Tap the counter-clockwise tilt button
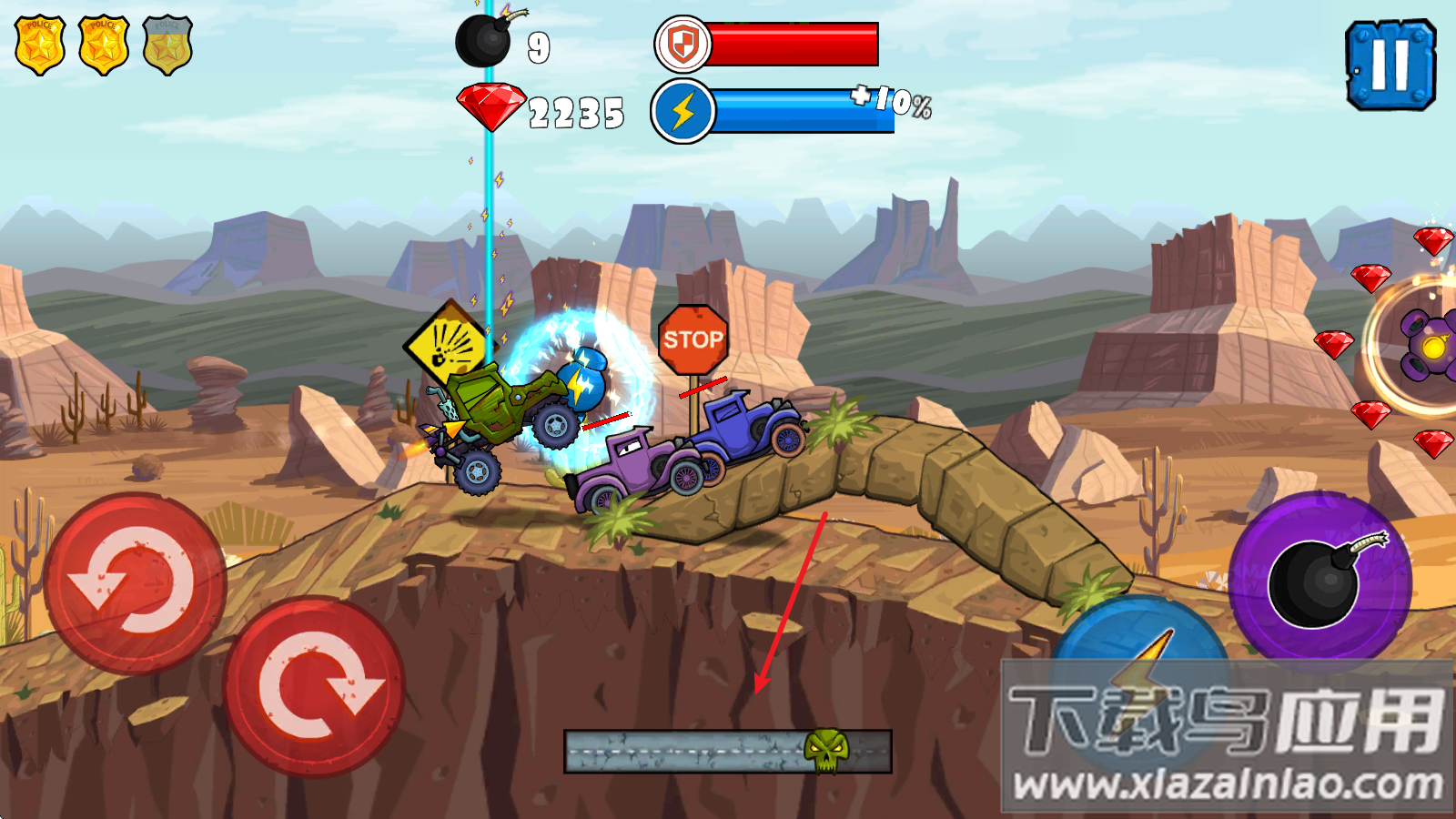This screenshot has width=1456, height=819. tap(135, 583)
